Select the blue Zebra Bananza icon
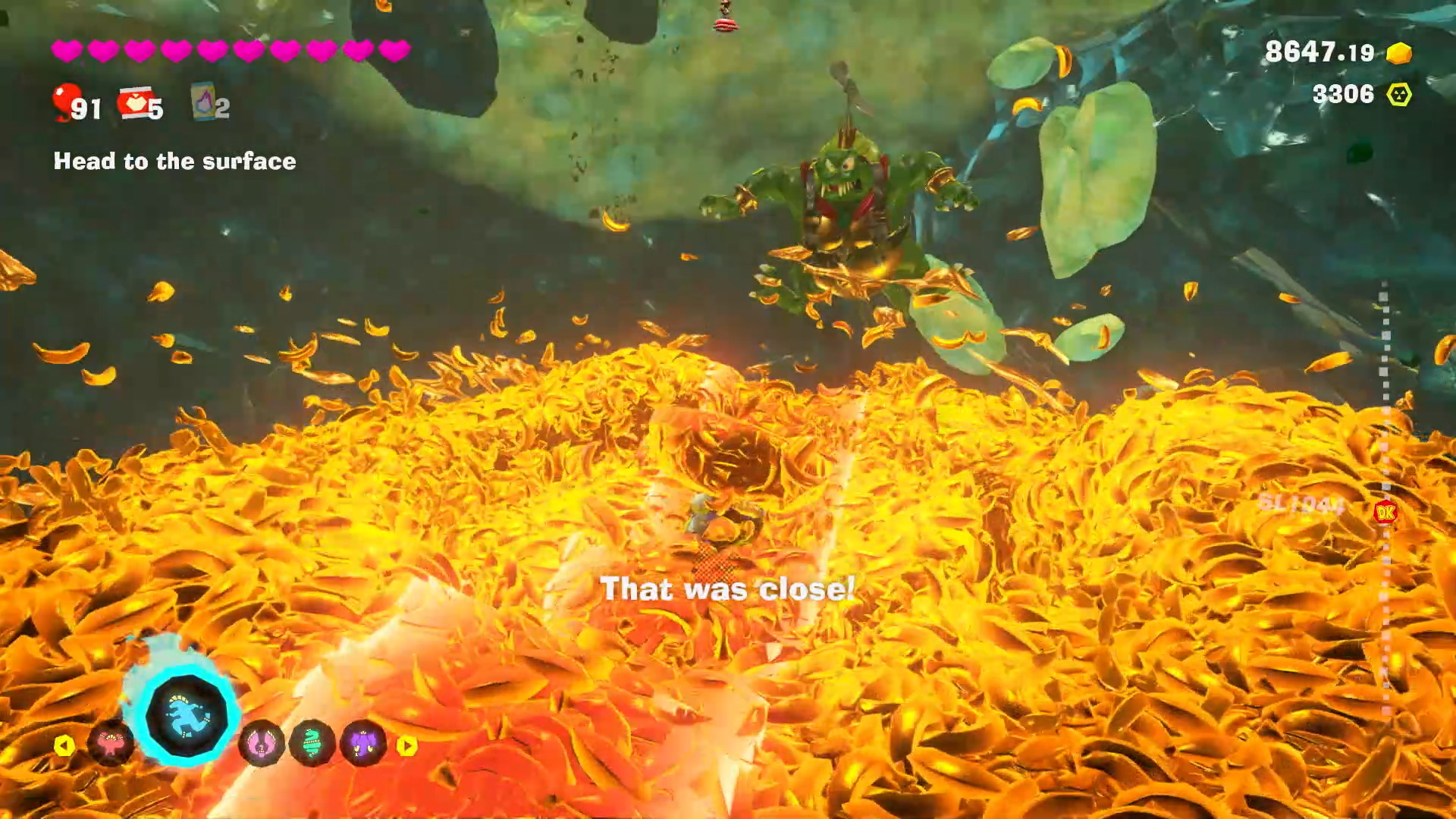Screen dimensions: 1456x819 coord(186,715)
